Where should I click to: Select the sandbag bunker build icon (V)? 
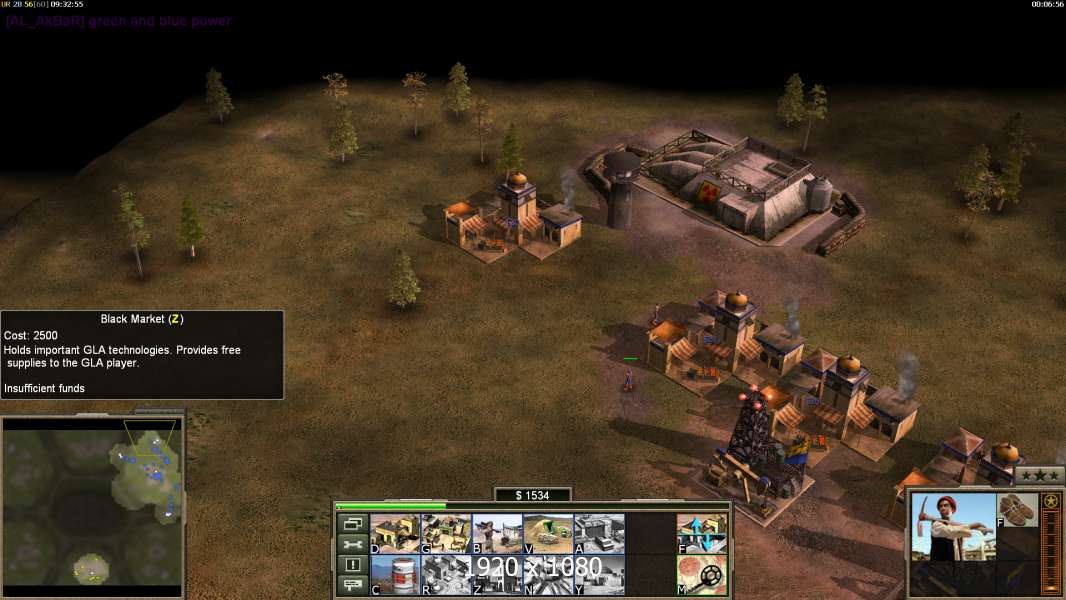(548, 533)
